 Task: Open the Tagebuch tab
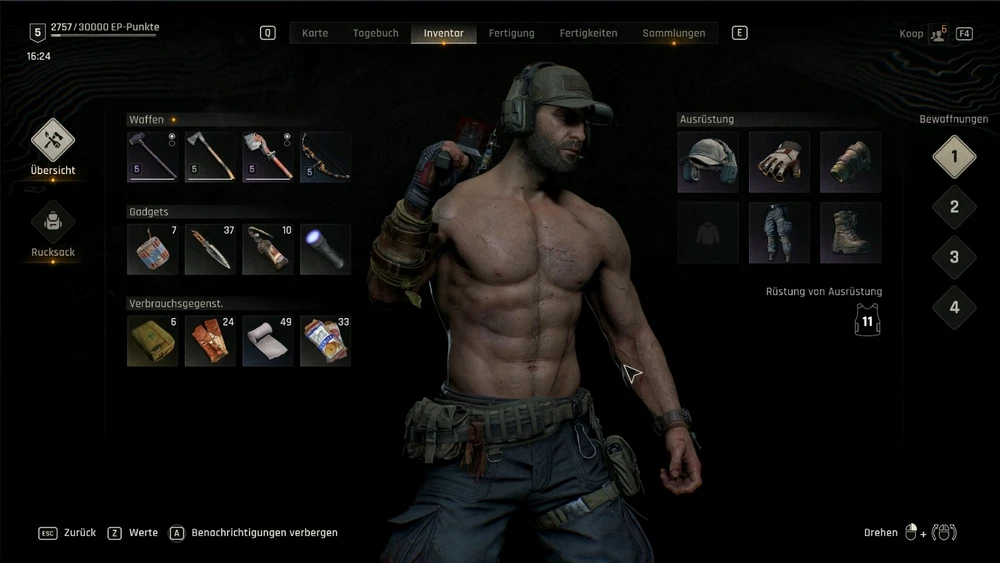[x=375, y=33]
